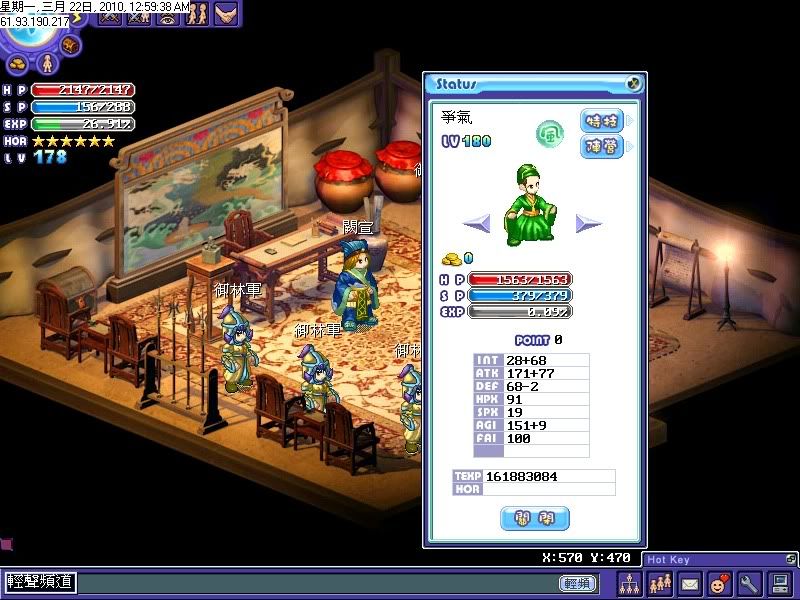
Task: Click the gold ingot icon on the orb
Action: pos(19,63)
